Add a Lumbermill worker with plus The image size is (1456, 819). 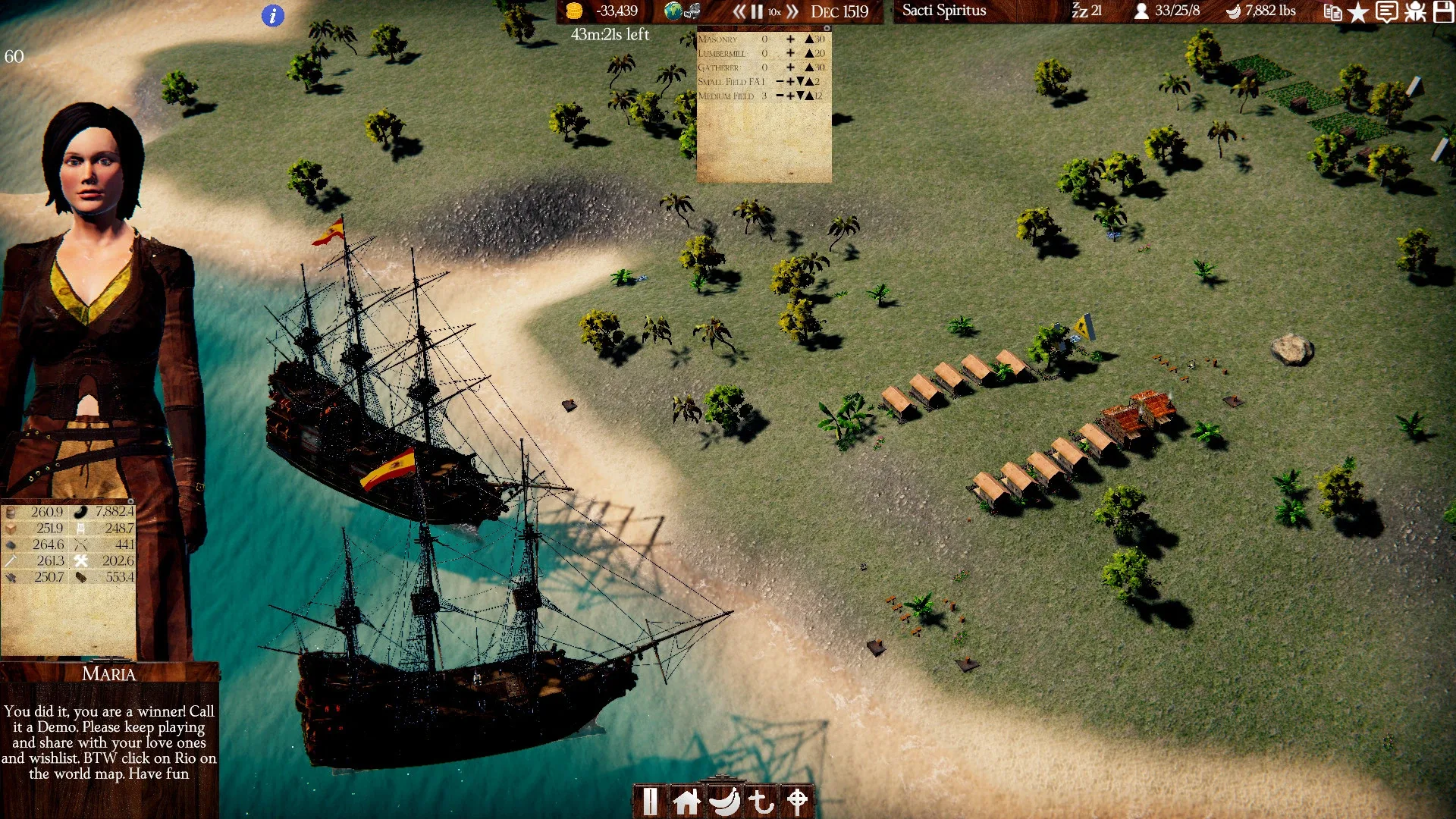pos(790,53)
